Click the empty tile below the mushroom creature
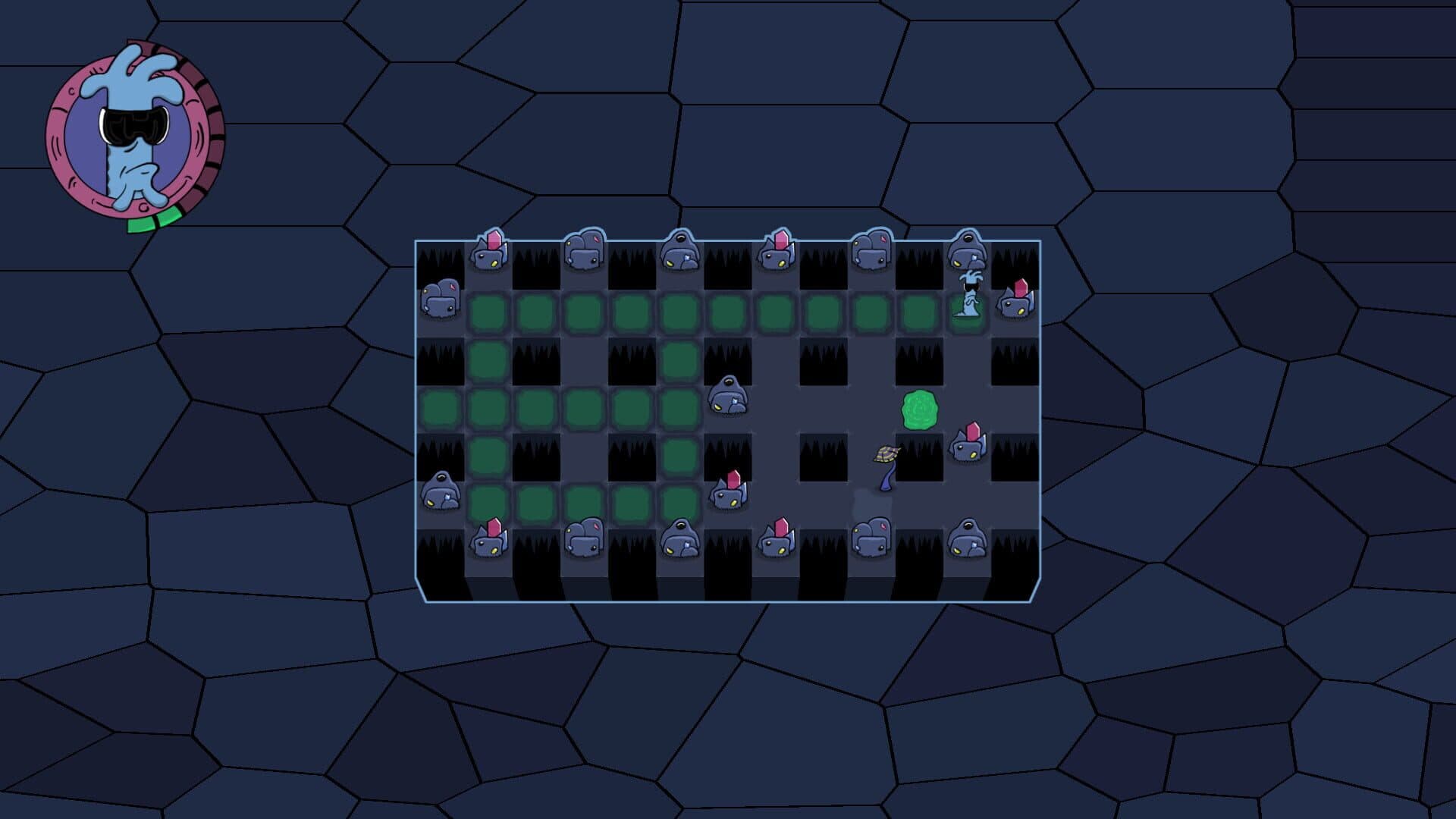This screenshot has width=1456, height=819. [874, 500]
